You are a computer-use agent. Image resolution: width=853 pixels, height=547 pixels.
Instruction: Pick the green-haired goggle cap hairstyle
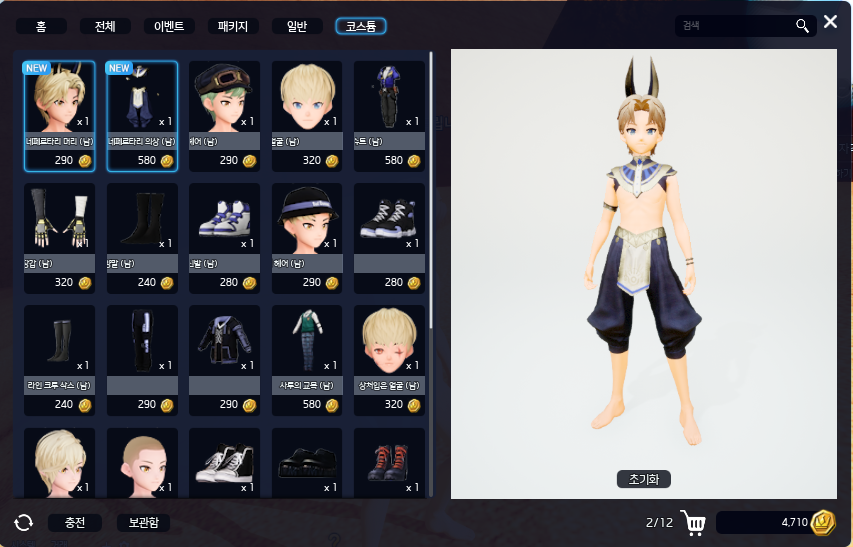pyautogui.click(x=225, y=115)
